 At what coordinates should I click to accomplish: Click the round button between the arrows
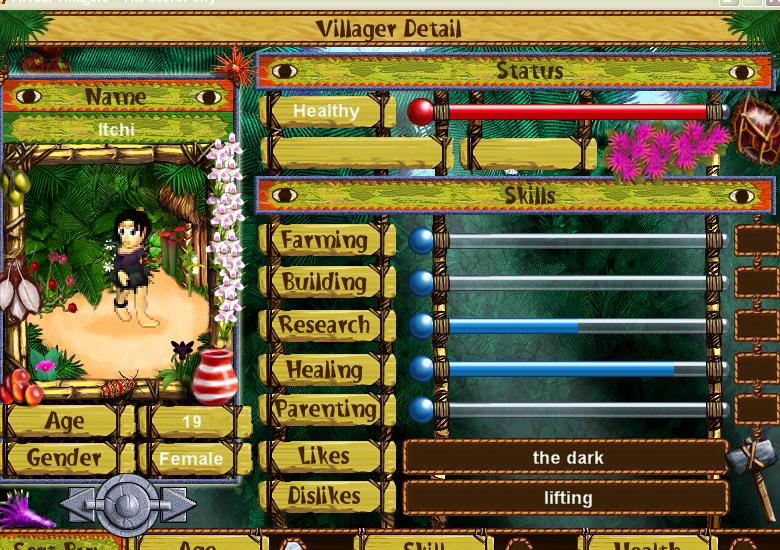128,503
